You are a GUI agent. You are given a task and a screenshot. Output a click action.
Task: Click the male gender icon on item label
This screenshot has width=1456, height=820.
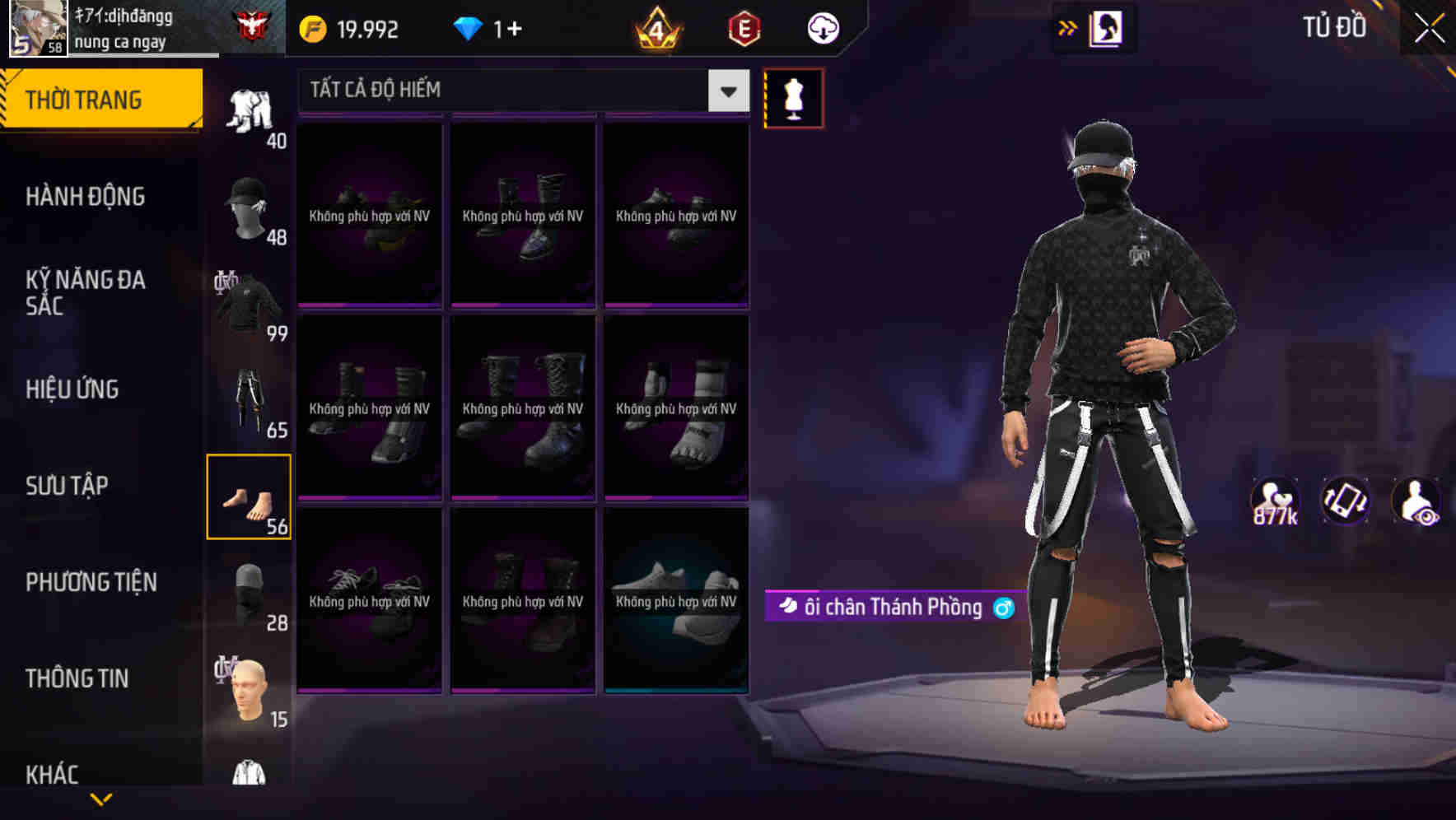pos(1001,608)
